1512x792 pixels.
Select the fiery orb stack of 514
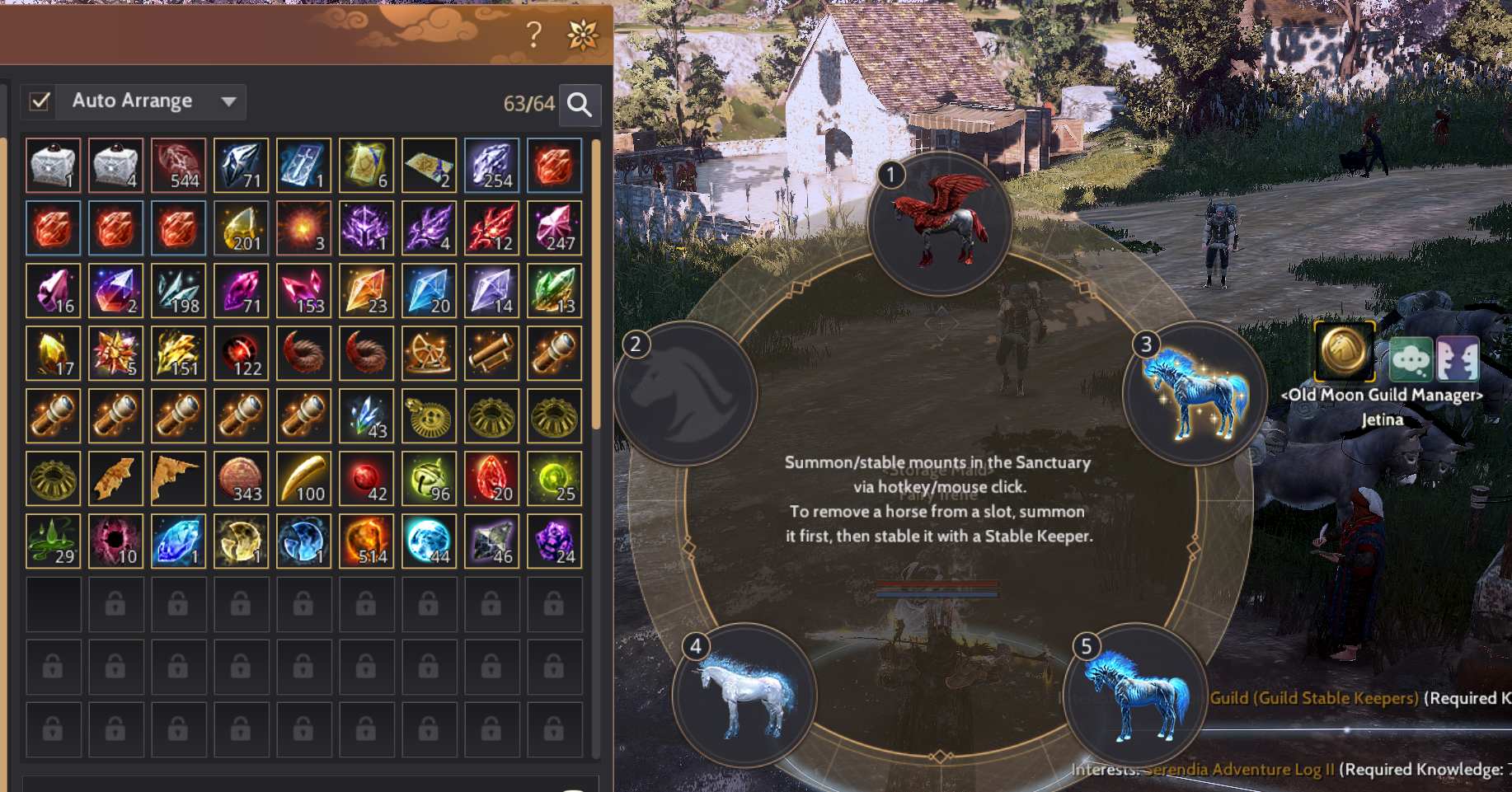(366, 541)
